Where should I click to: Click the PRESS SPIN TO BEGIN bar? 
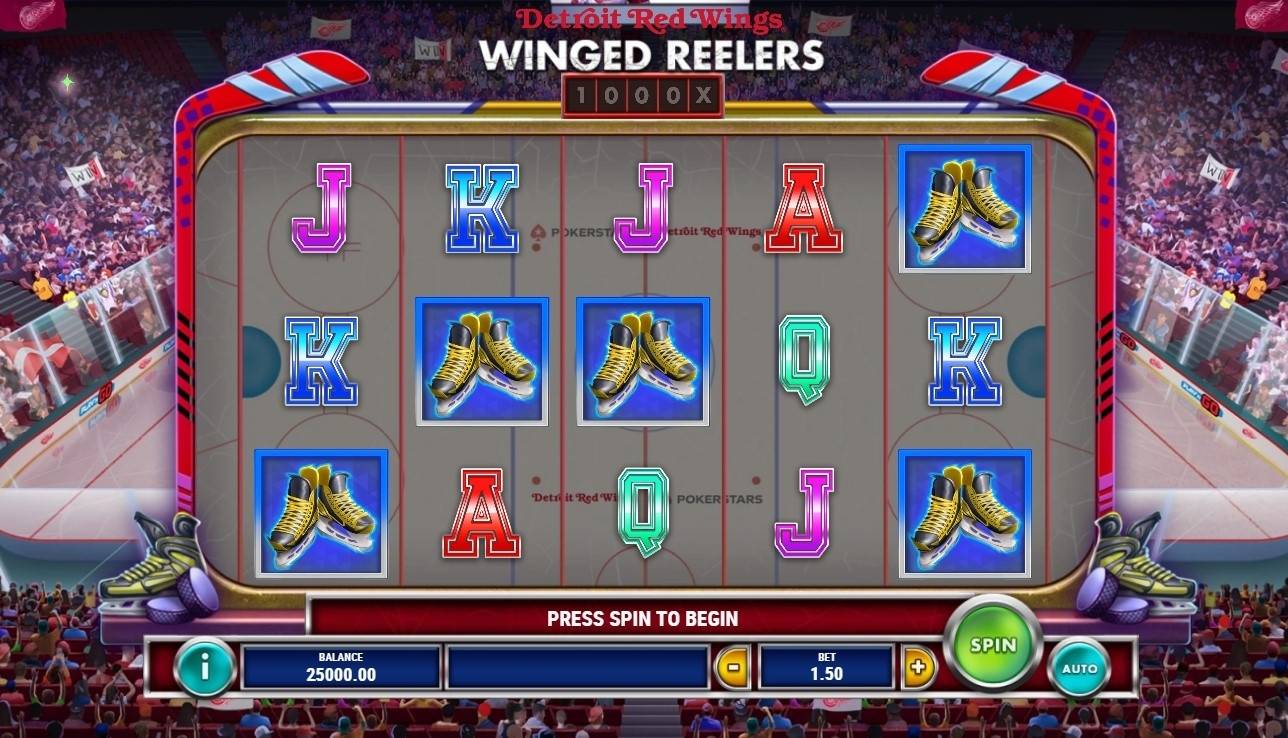pyautogui.click(x=644, y=618)
